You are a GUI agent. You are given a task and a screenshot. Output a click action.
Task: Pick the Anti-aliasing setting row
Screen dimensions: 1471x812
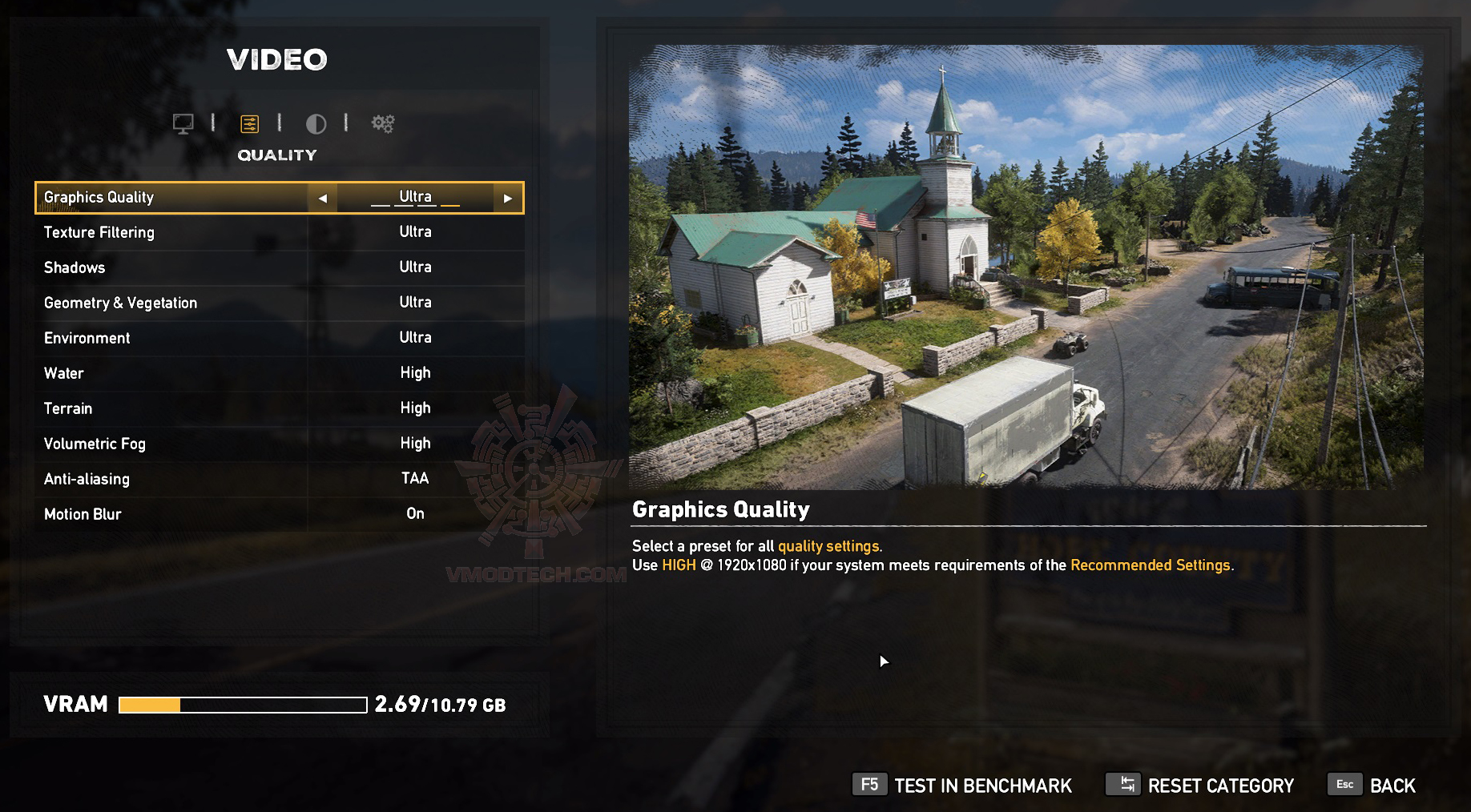coord(279,479)
